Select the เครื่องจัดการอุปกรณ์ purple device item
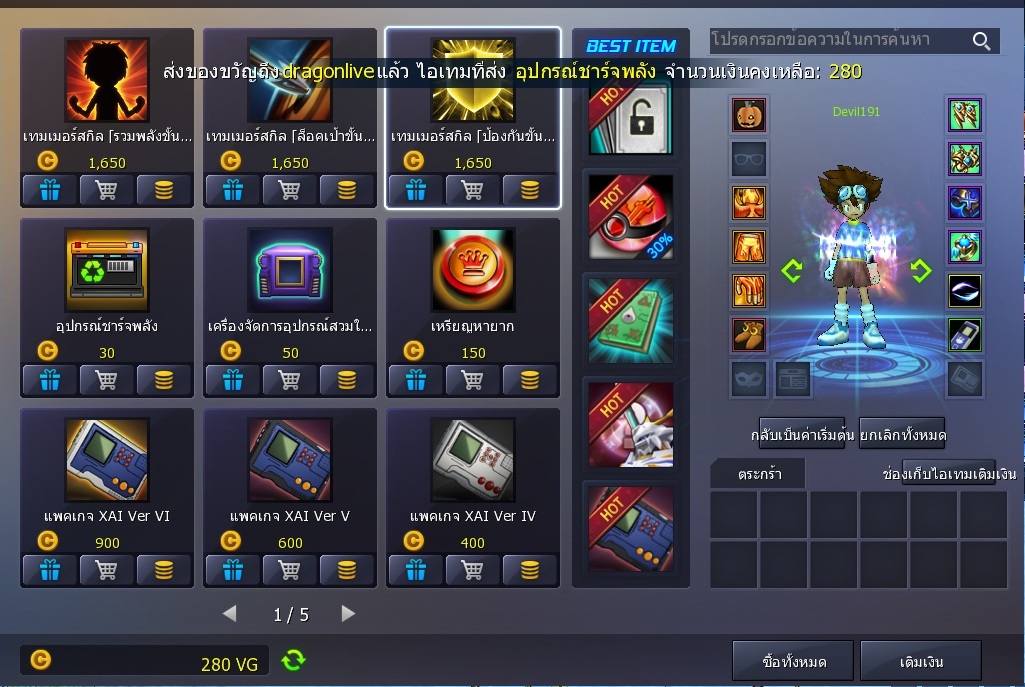Image resolution: width=1025 pixels, height=687 pixels. click(290, 272)
